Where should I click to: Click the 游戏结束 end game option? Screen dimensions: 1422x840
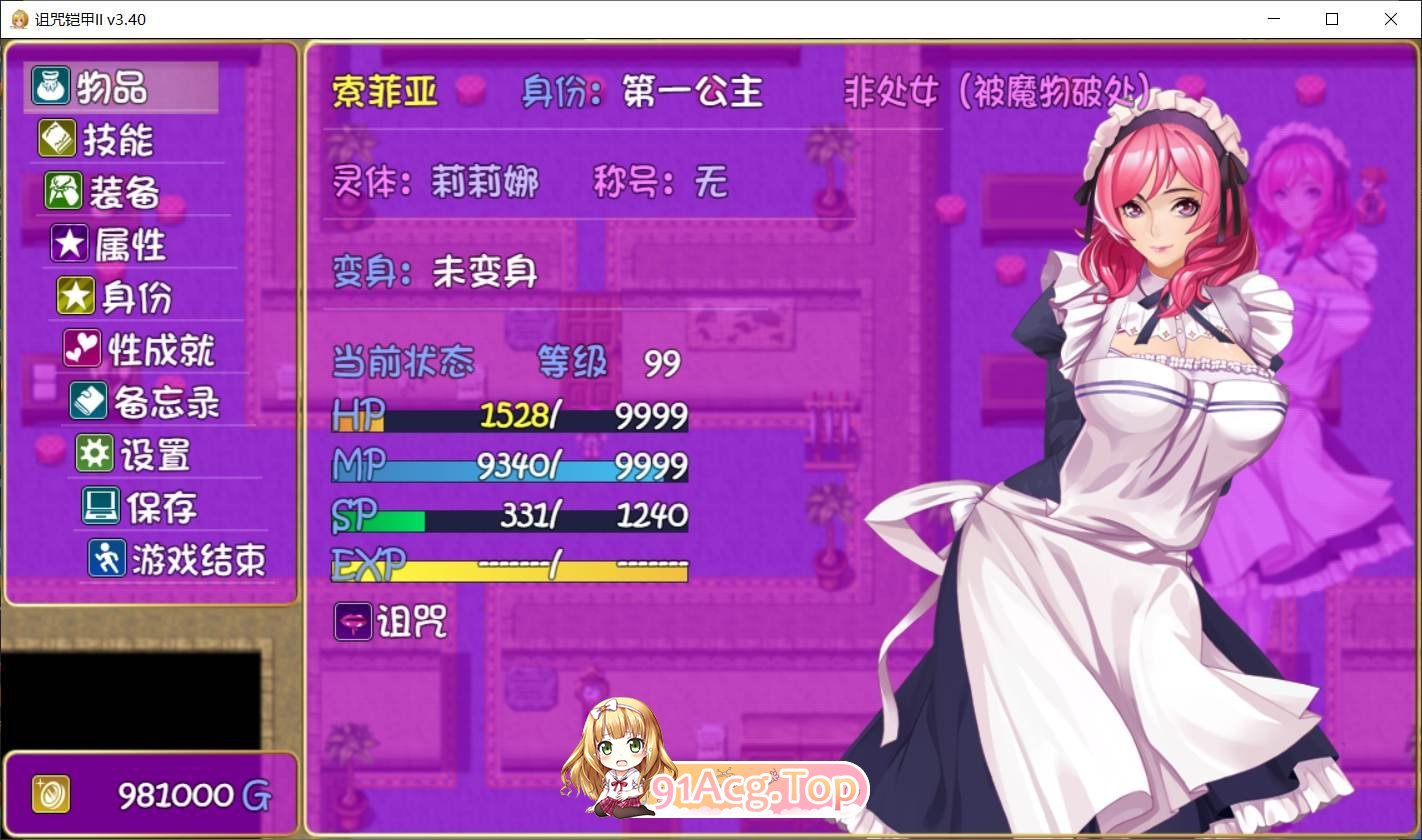click(x=197, y=560)
